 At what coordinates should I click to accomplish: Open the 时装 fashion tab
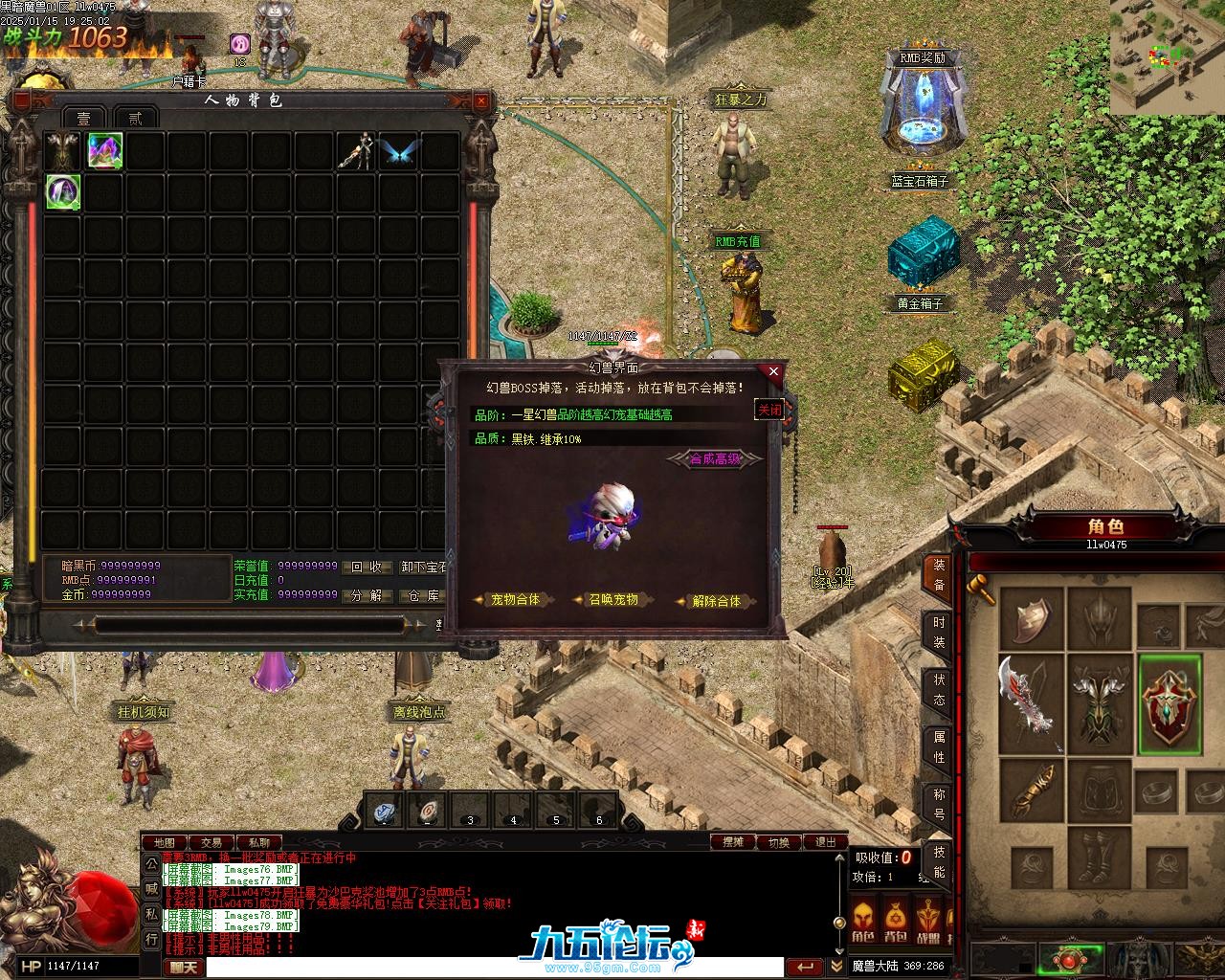(x=939, y=633)
